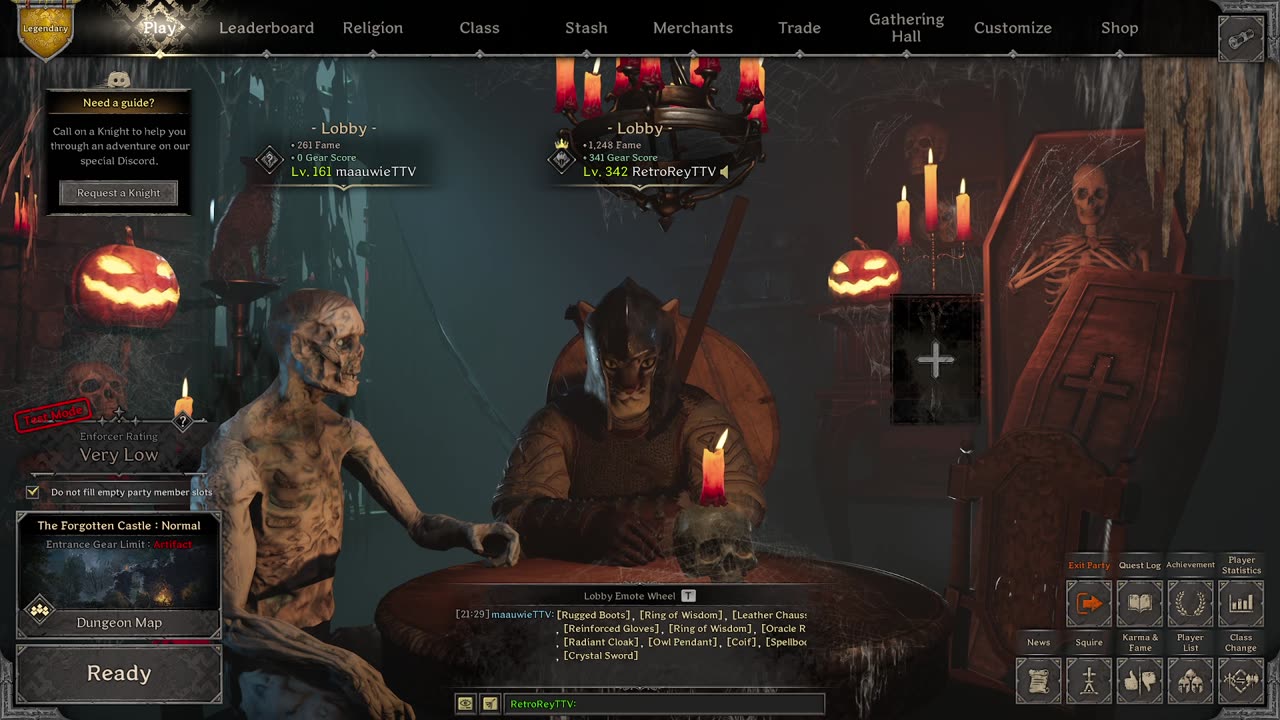This screenshot has width=1280, height=720.
Task: View the Player Statistics chart icon
Action: tap(1241, 603)
